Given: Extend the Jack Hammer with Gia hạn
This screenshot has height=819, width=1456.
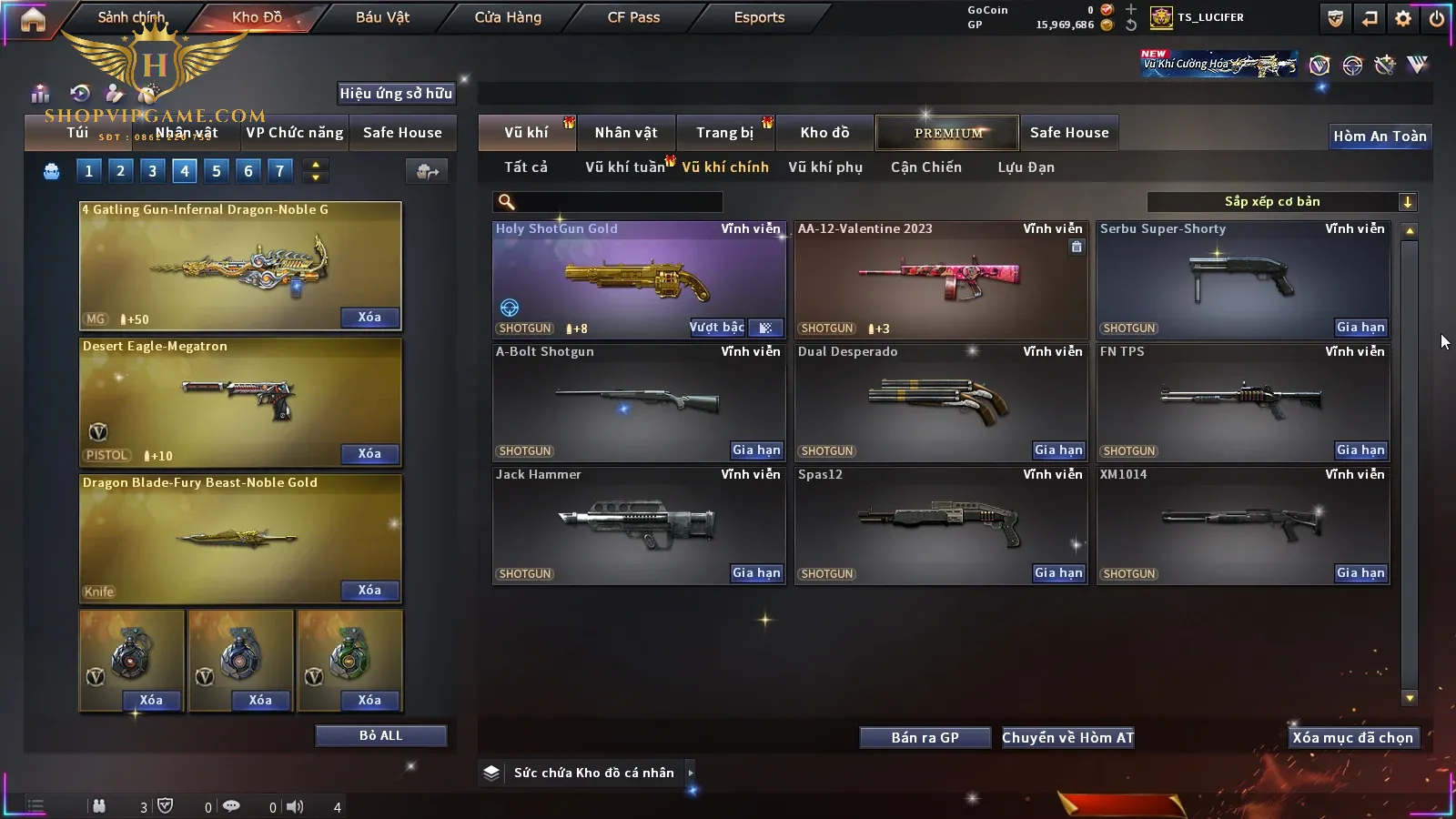Looking at the screenshot, I should (756, 573).
